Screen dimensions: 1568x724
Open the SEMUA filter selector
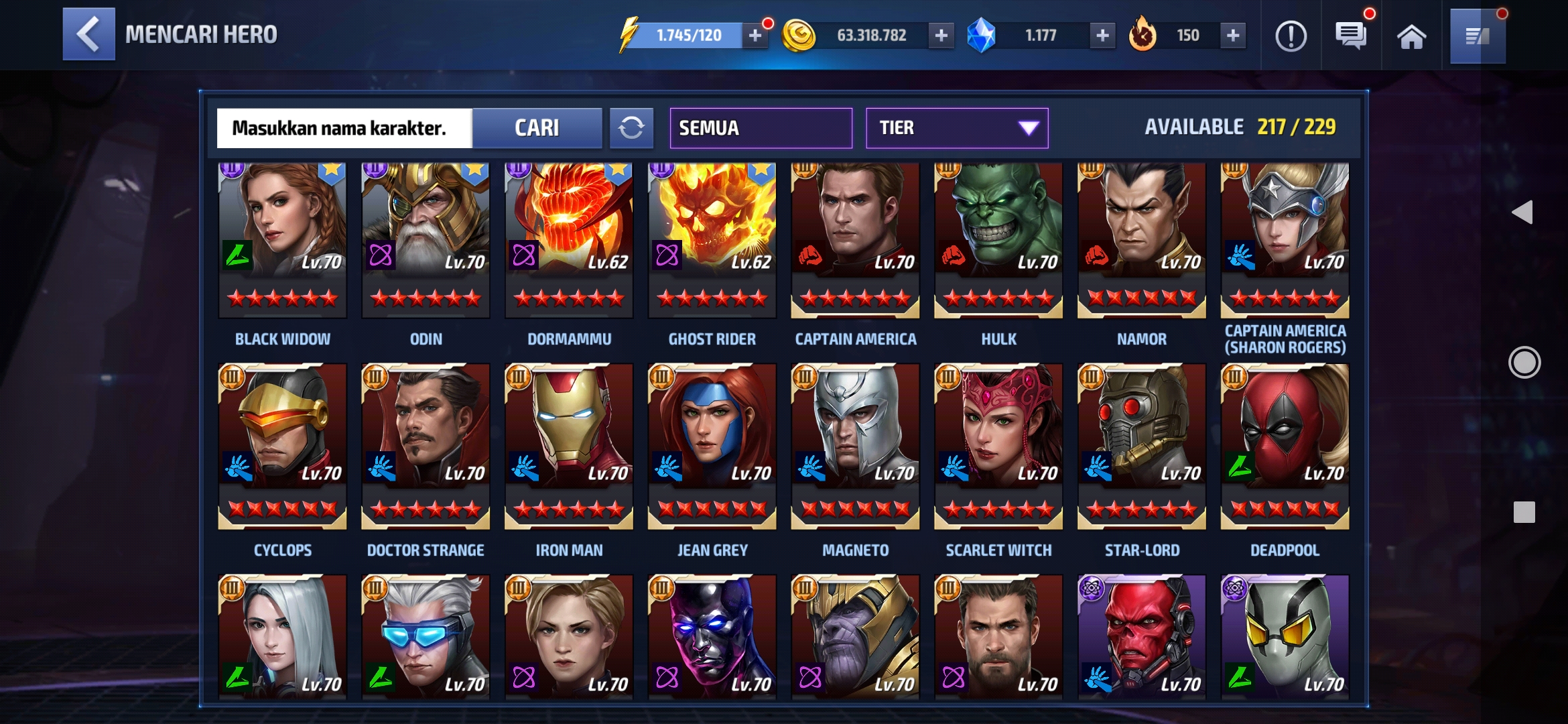(761, 128)
